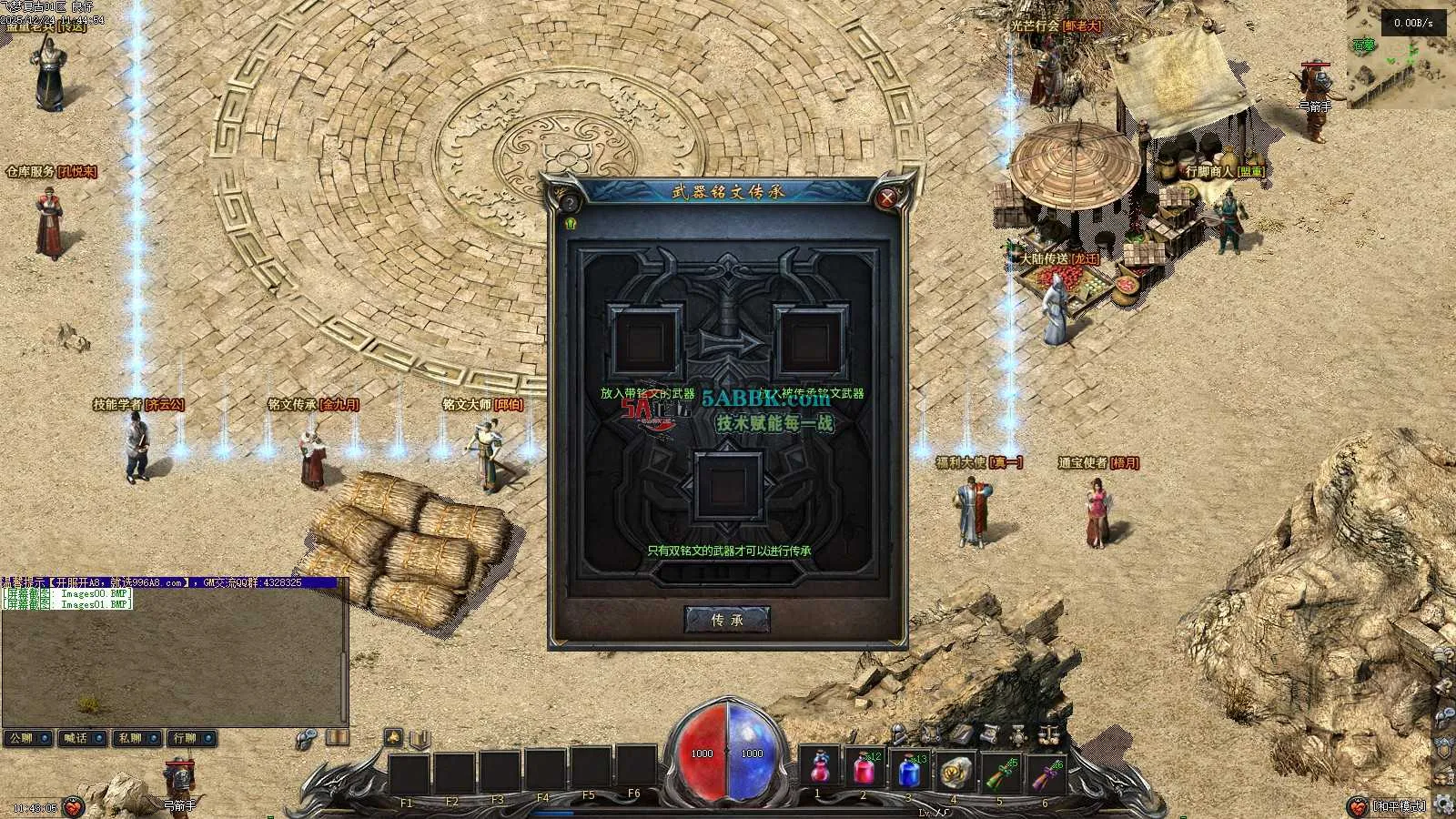The width and height of the screenshot is (1456, 819).
Task: Use the large red potion with x12 count
Action: click(864, 770)
